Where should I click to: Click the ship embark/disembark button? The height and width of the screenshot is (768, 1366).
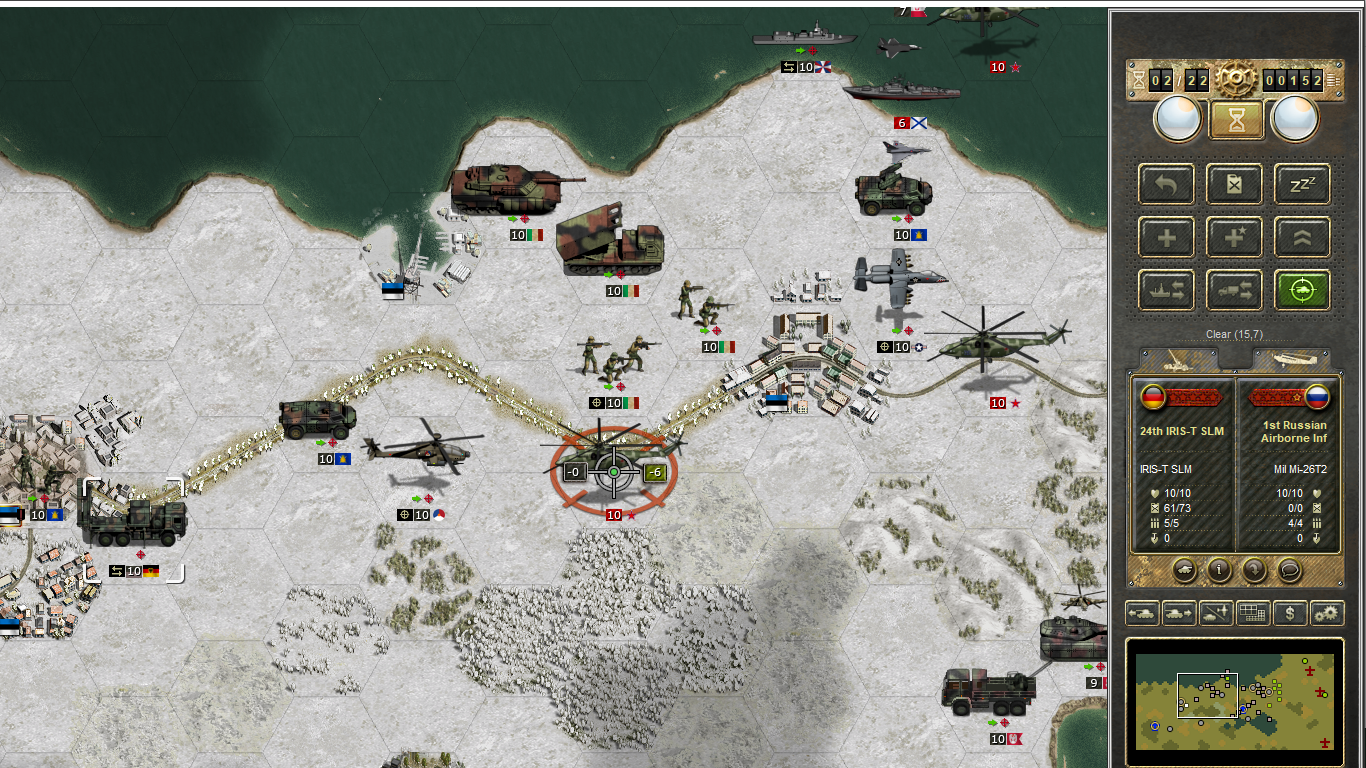coord(1166,290)
